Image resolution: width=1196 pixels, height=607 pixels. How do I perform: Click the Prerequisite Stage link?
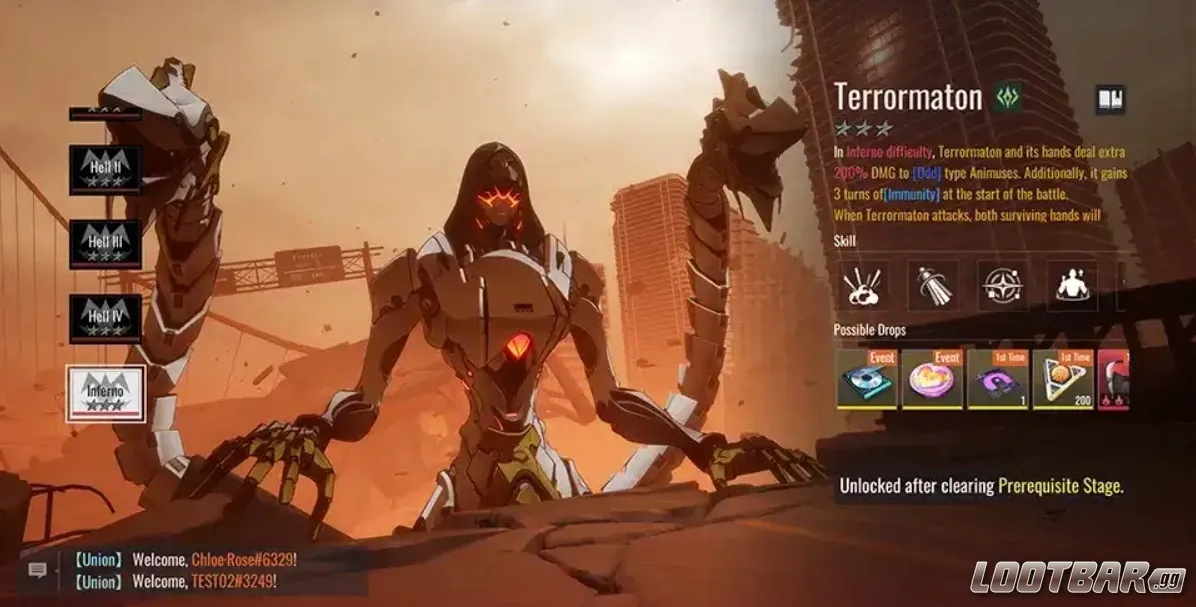click(1060, 487)
